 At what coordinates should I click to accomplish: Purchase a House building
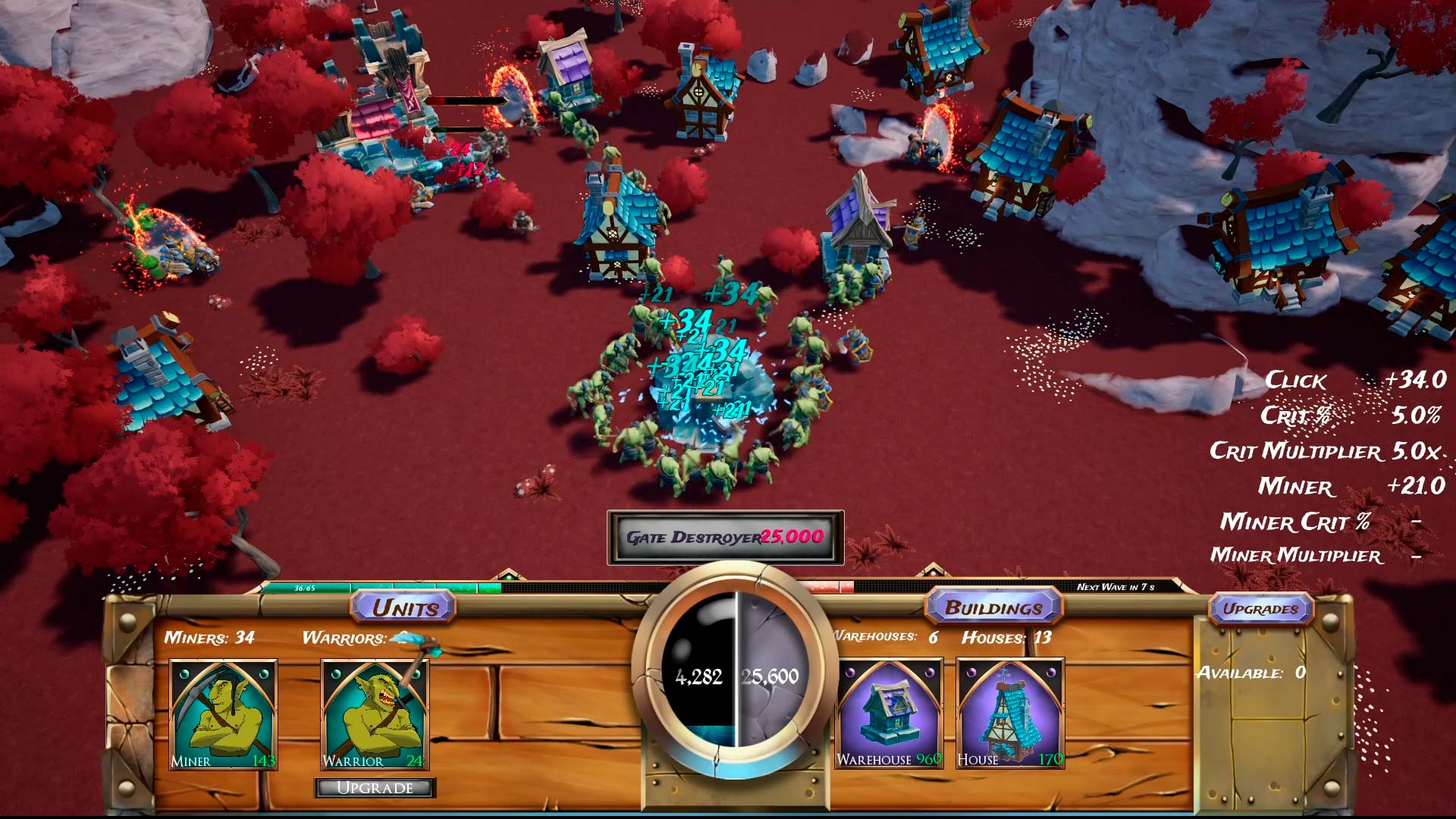coord(1010,714)
